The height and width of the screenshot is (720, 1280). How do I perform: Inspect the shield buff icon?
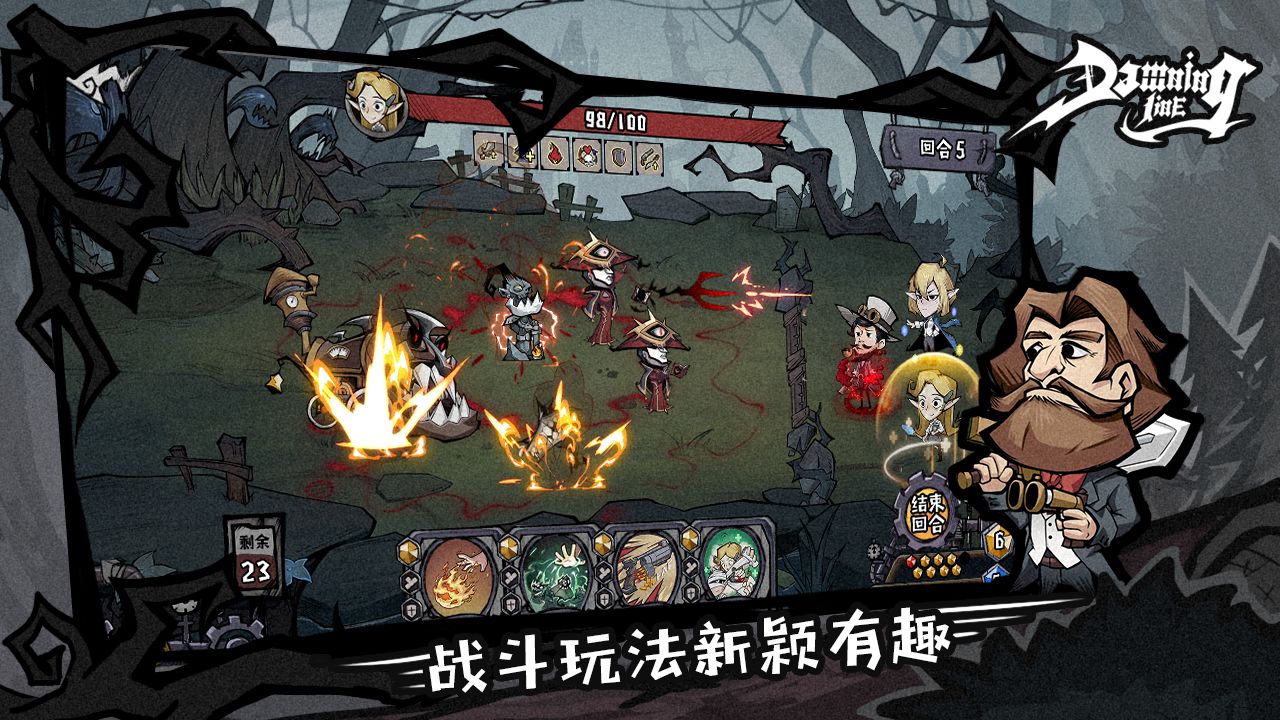click(x=618, y=152)
